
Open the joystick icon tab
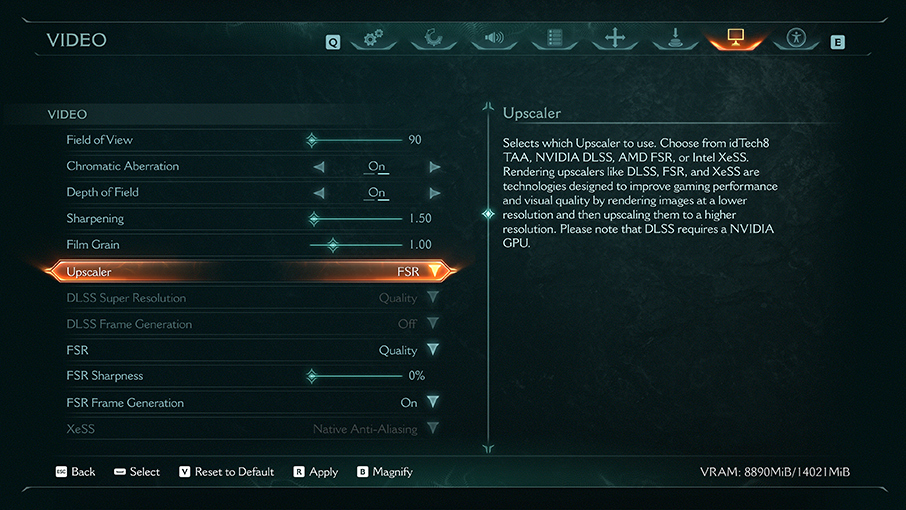[x=676, y=39]
